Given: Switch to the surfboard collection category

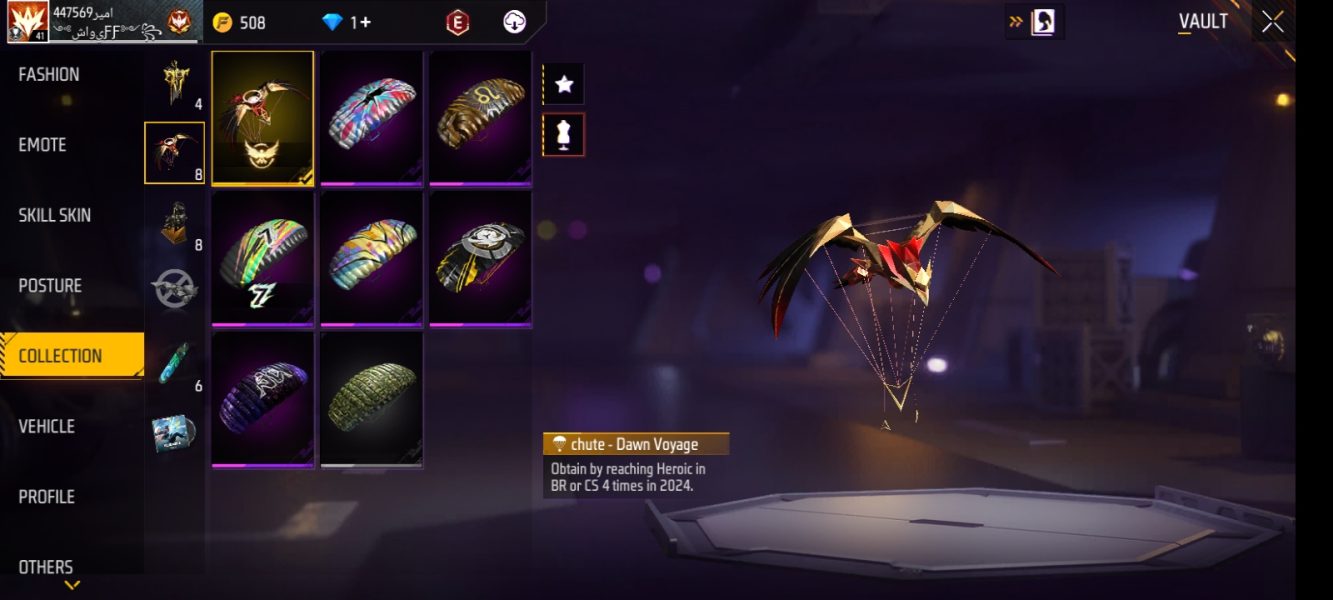Looking at the screenshot, I should 174,362.
